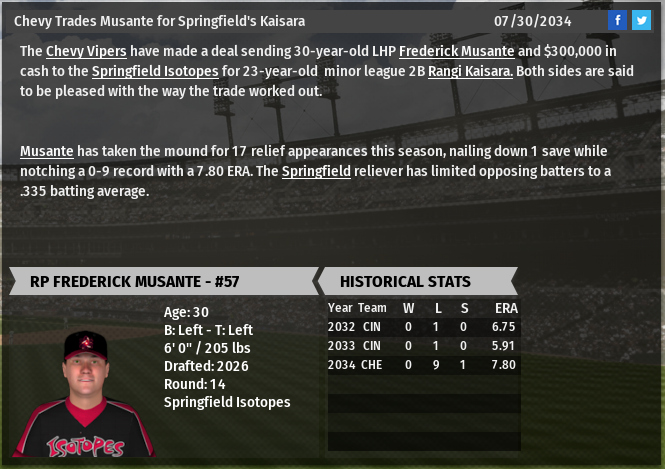
Task: Share the article on Facebook
Action: tap(618, 20)
